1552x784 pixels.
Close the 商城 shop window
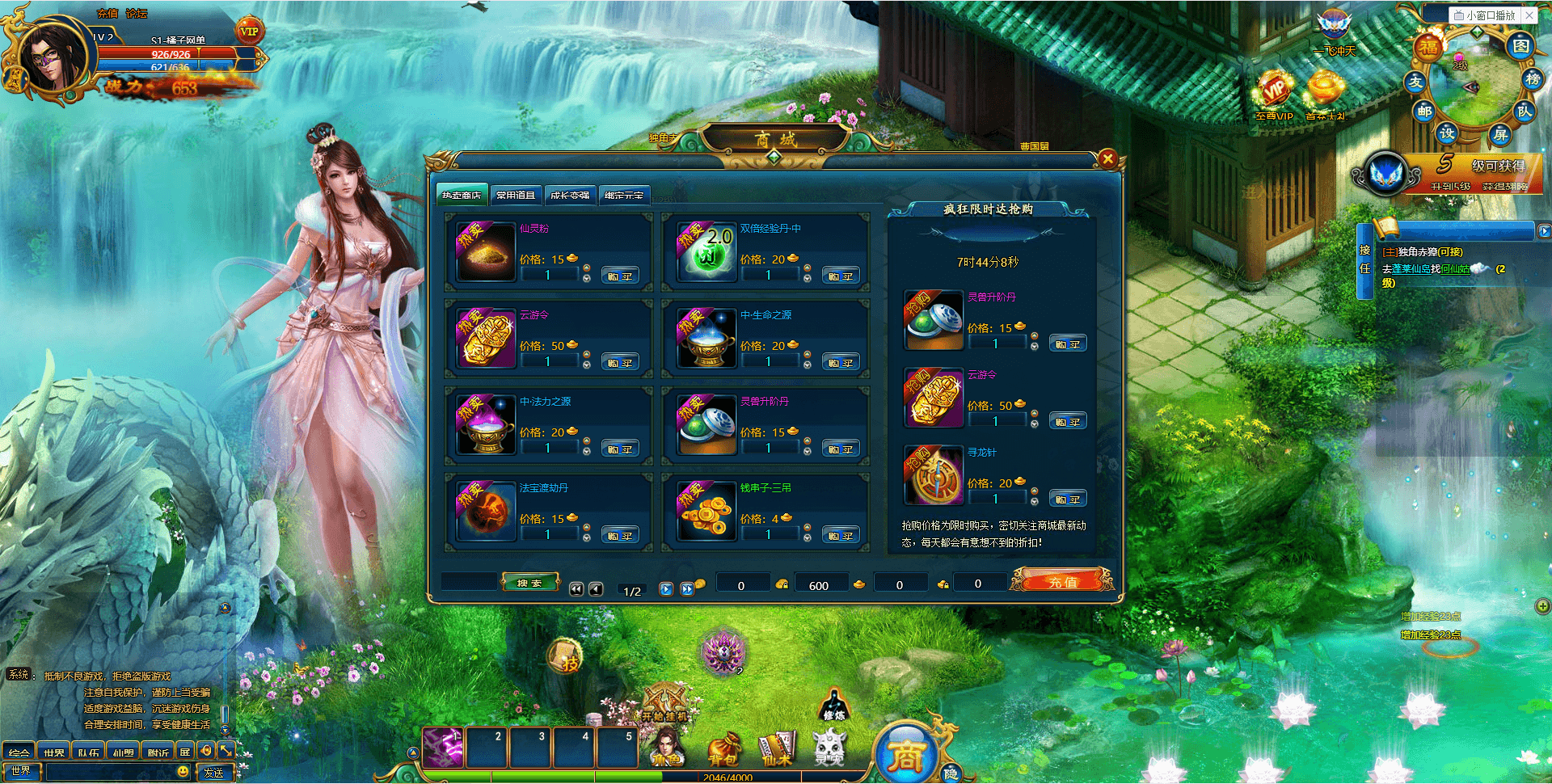[1107, 159]
